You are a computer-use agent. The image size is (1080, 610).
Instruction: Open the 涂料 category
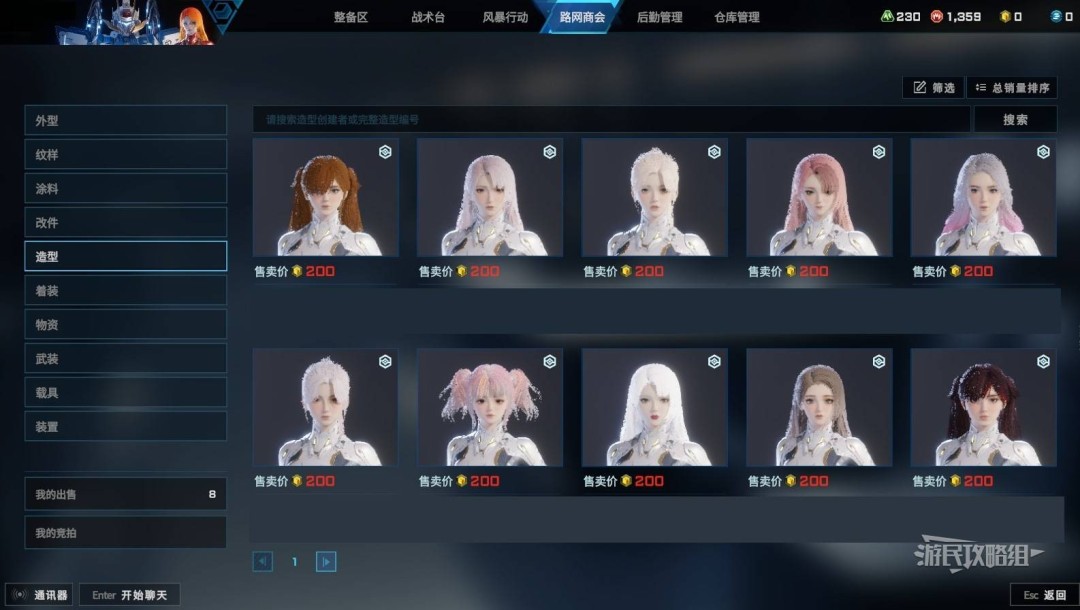[x=126, y=189]
